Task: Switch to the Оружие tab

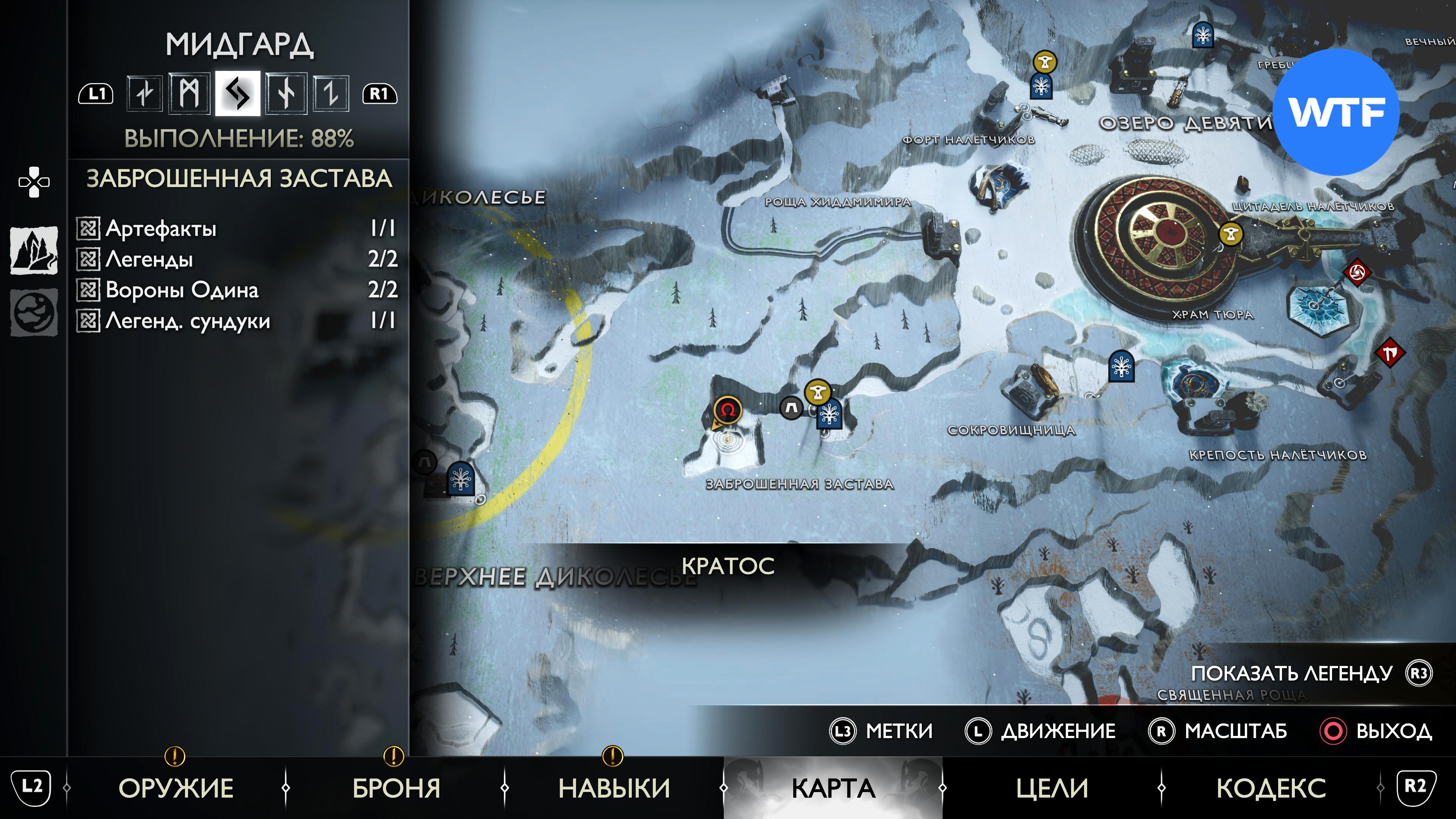Action: pos(176,788)
